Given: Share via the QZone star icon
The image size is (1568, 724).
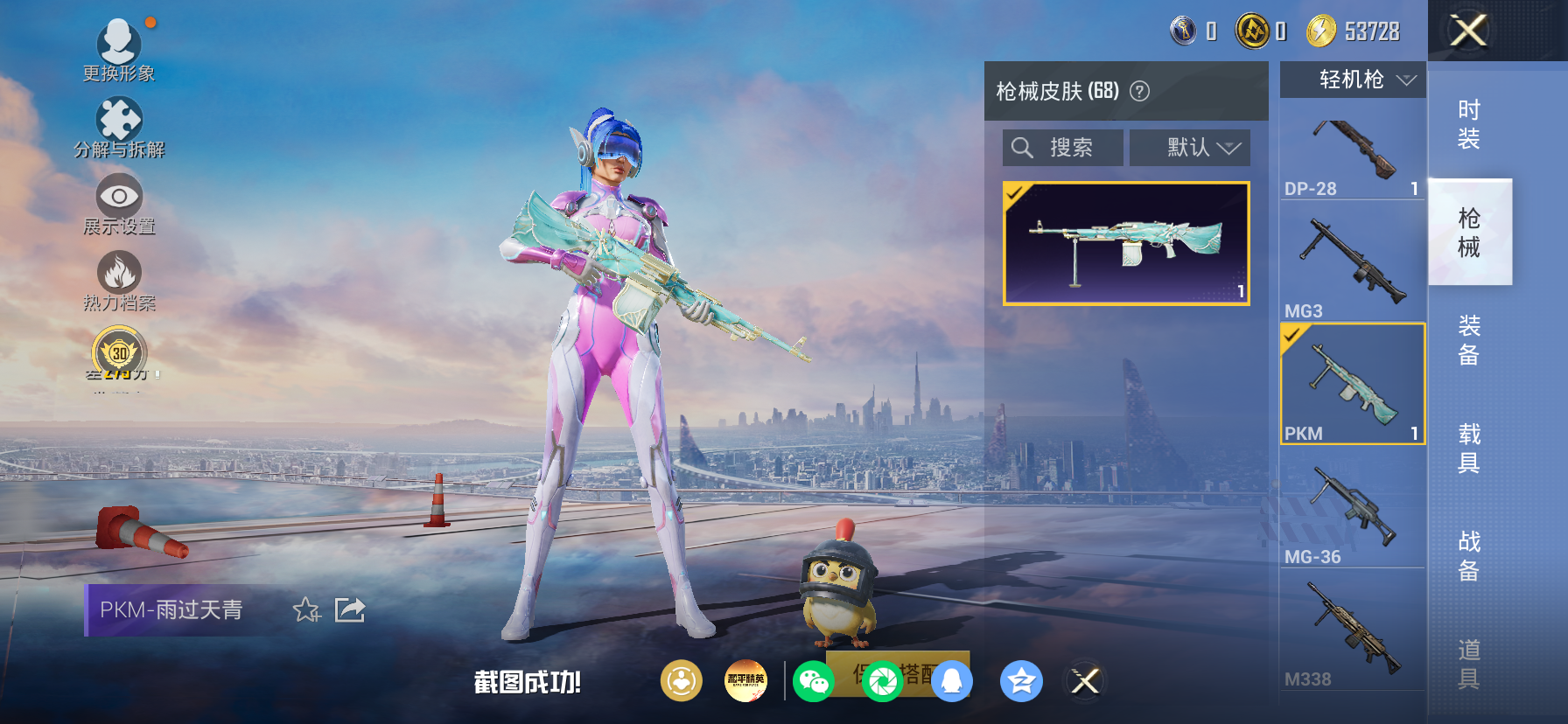Looking at the screenshot, I should coord(1022,681).
